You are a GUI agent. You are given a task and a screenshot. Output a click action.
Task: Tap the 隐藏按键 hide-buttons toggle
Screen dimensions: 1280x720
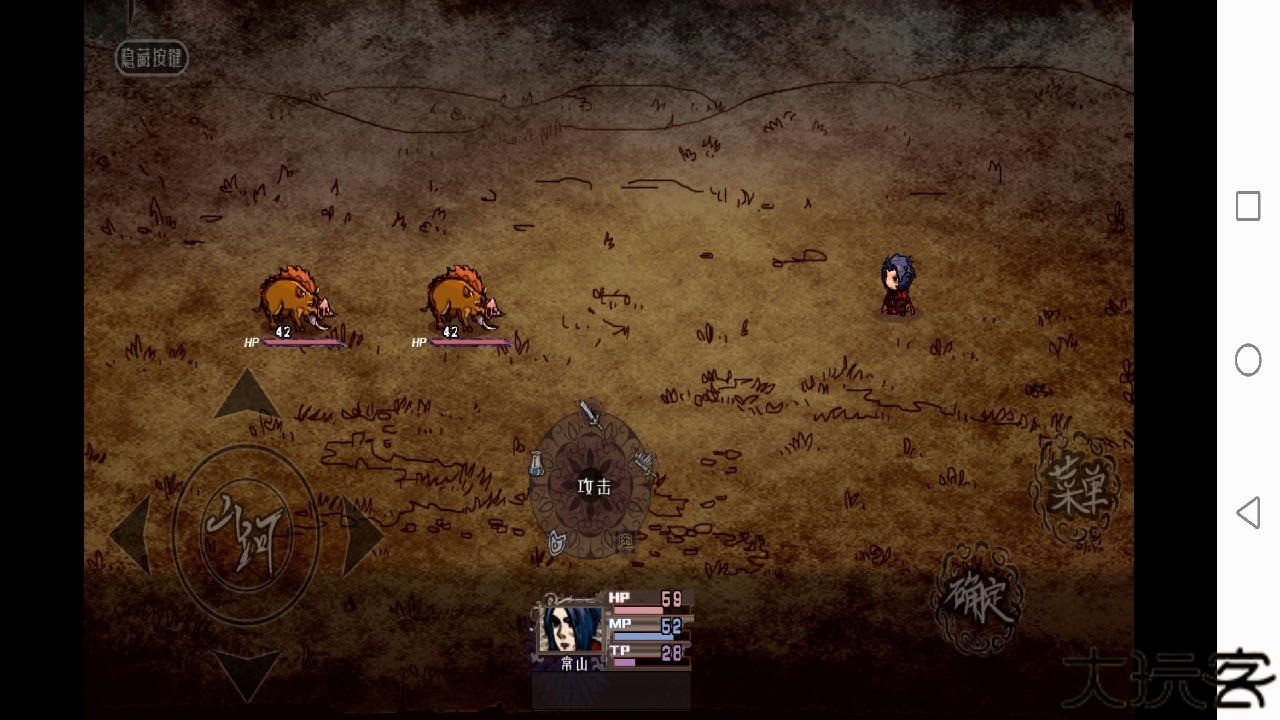152,58
